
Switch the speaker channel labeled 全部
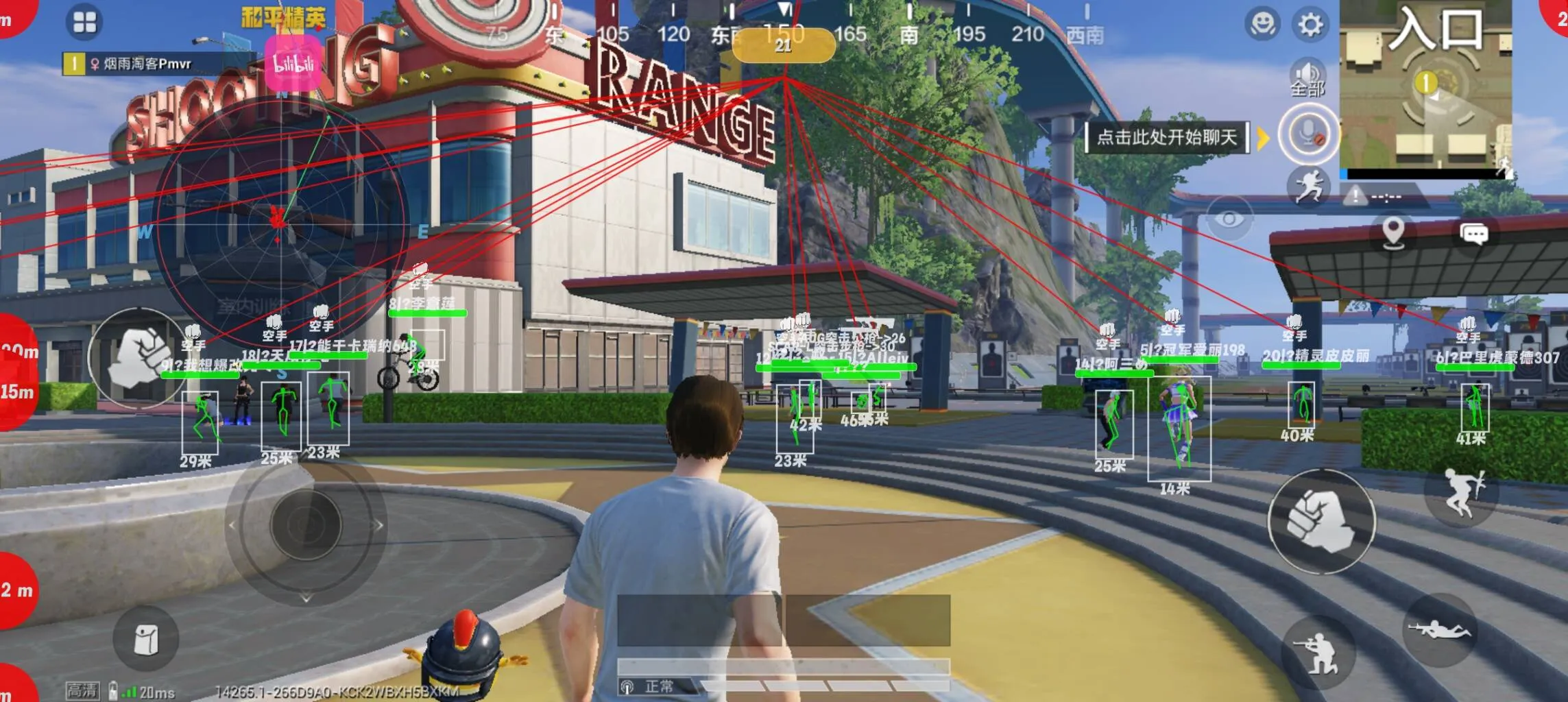coord(1307,77)
